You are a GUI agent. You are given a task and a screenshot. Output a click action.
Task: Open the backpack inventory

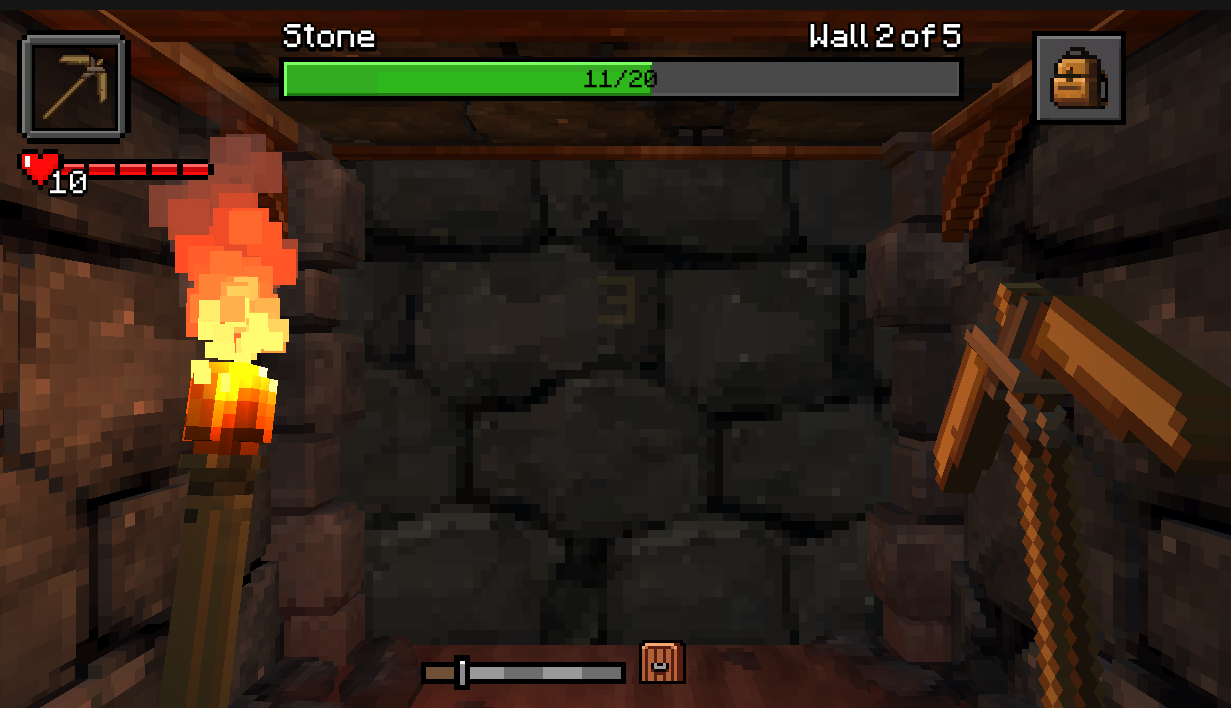[1078, 78]
